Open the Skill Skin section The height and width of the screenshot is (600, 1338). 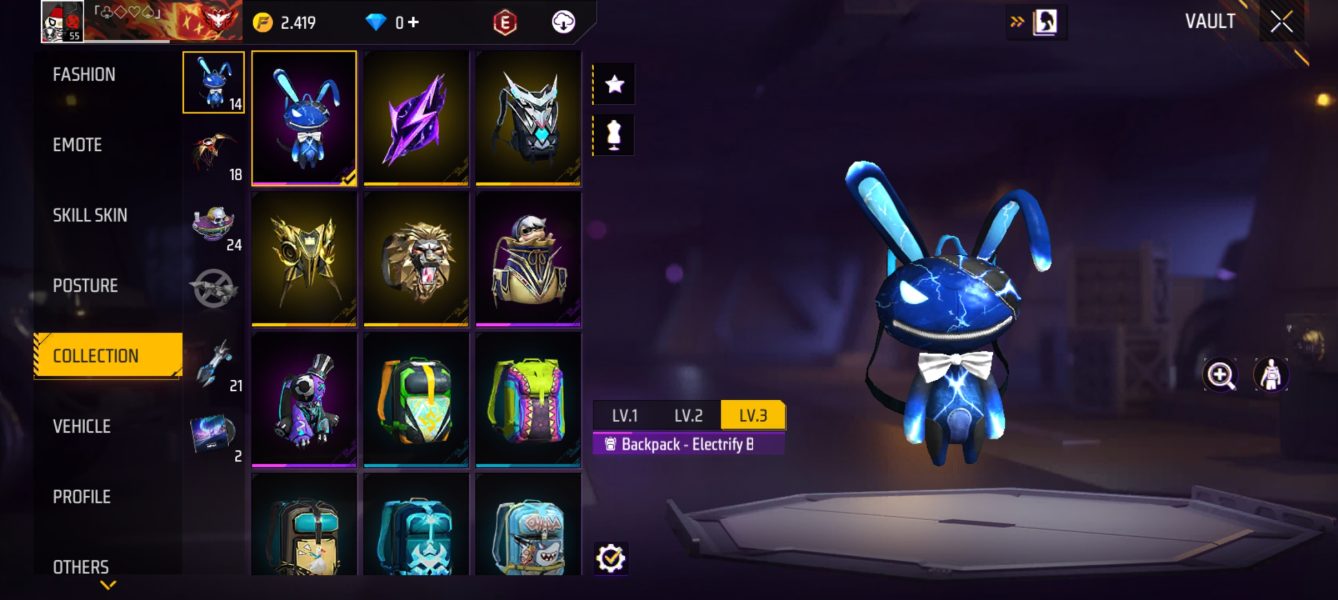point(90,216)
